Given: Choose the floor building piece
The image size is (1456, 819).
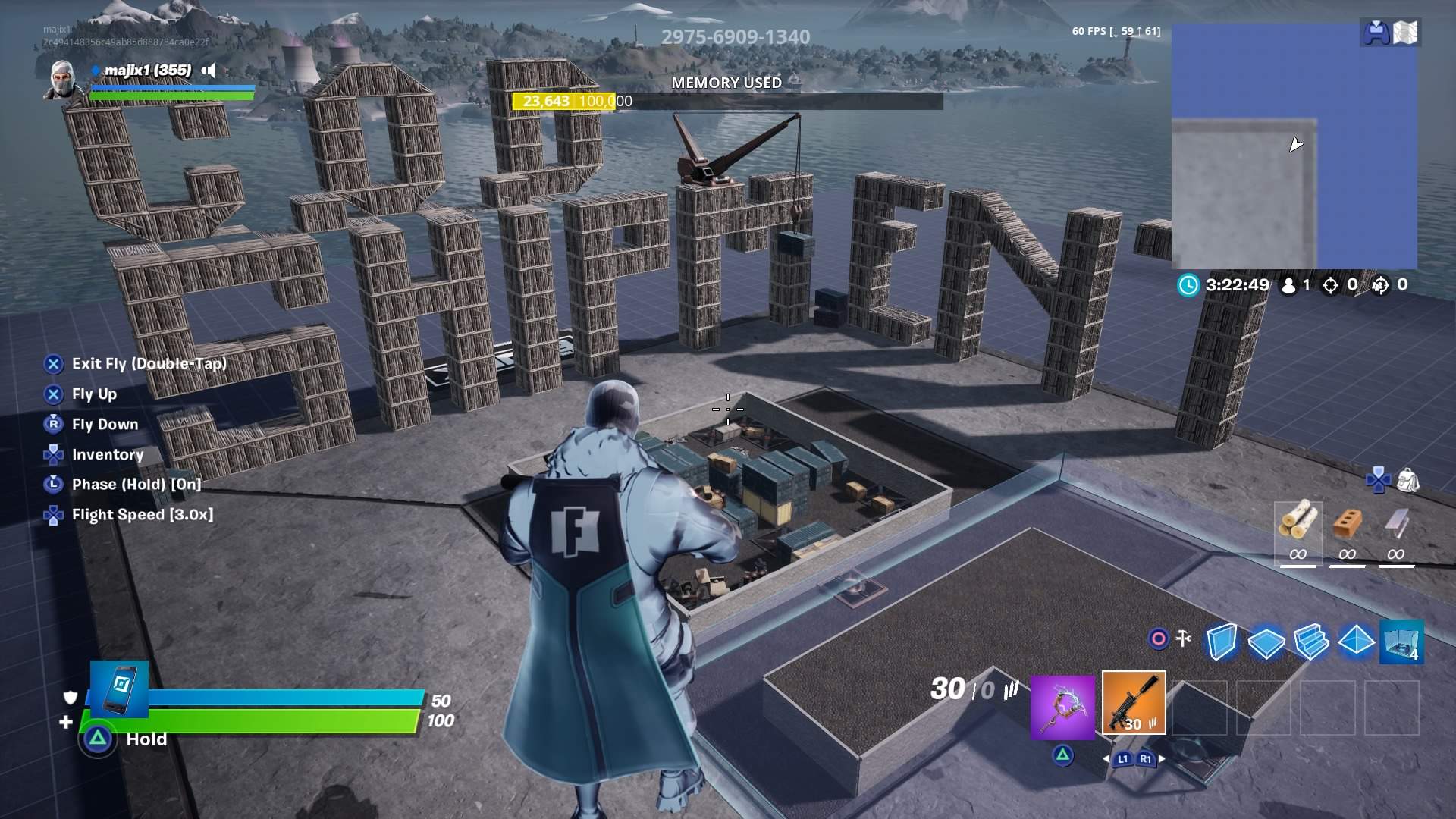Looking at the screenshot, I should [1266, 643].
